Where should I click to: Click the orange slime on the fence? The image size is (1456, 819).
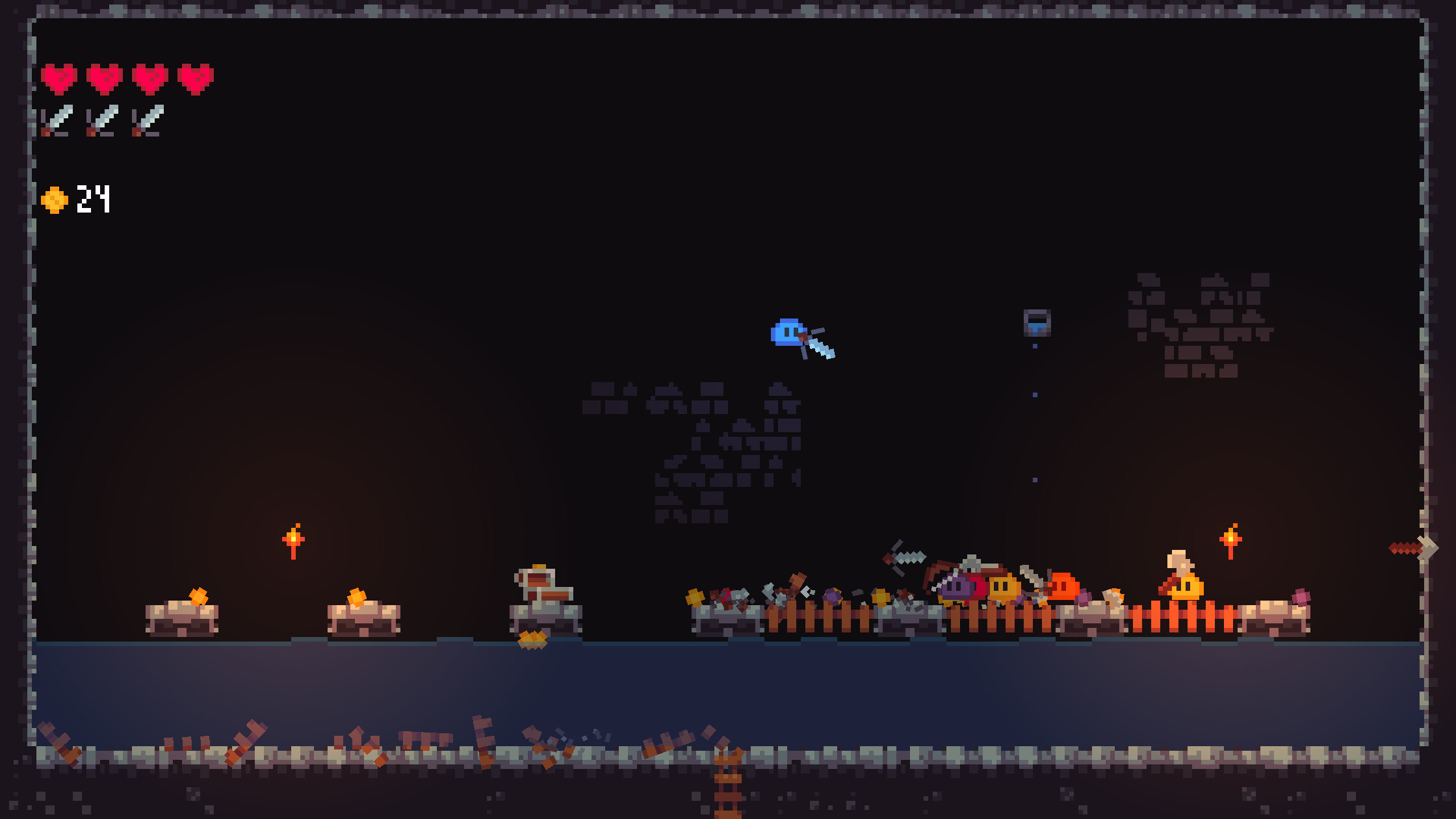tap(1063, 587)
